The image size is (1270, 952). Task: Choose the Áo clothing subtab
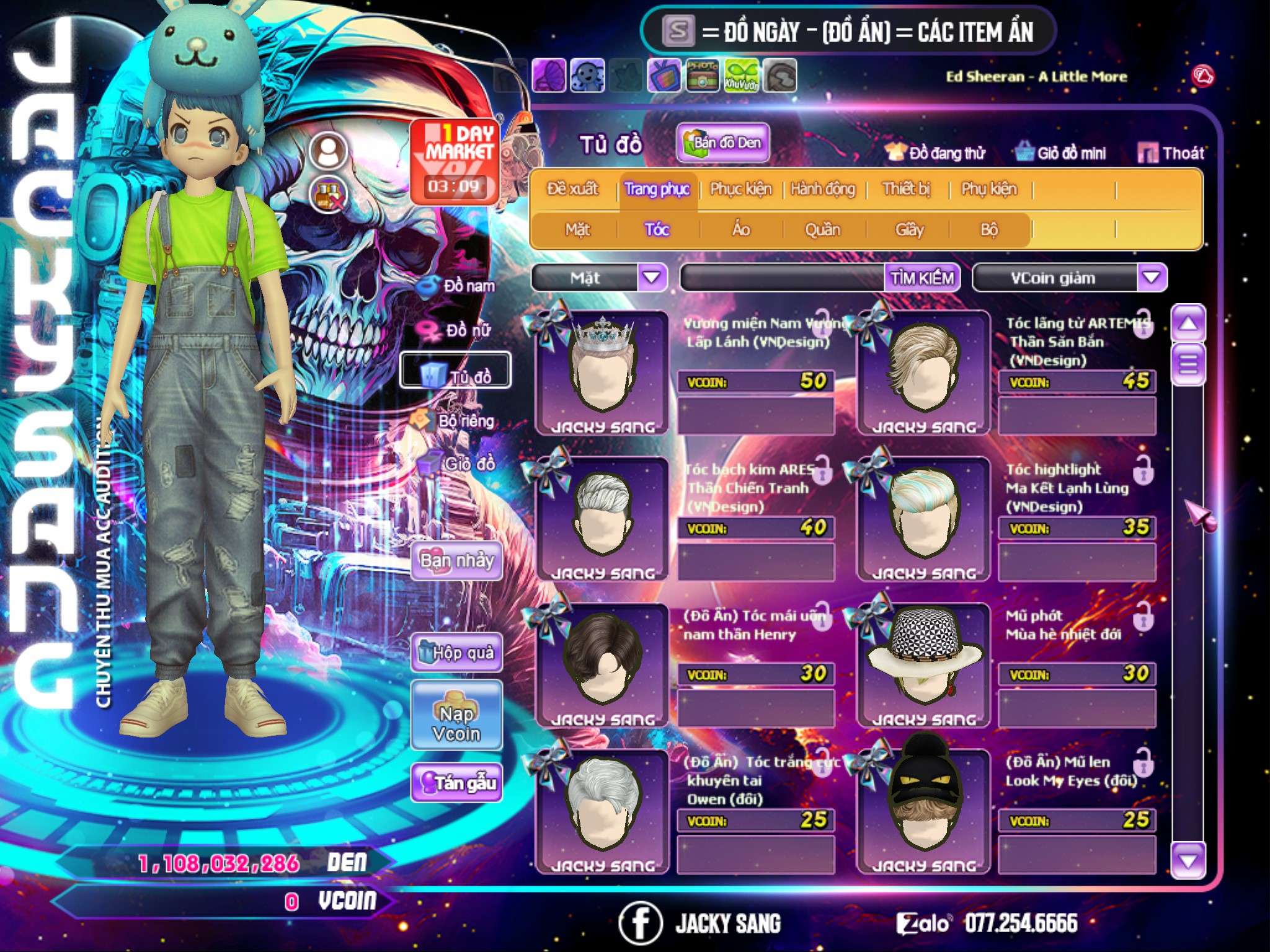click(x=741, y=230)
